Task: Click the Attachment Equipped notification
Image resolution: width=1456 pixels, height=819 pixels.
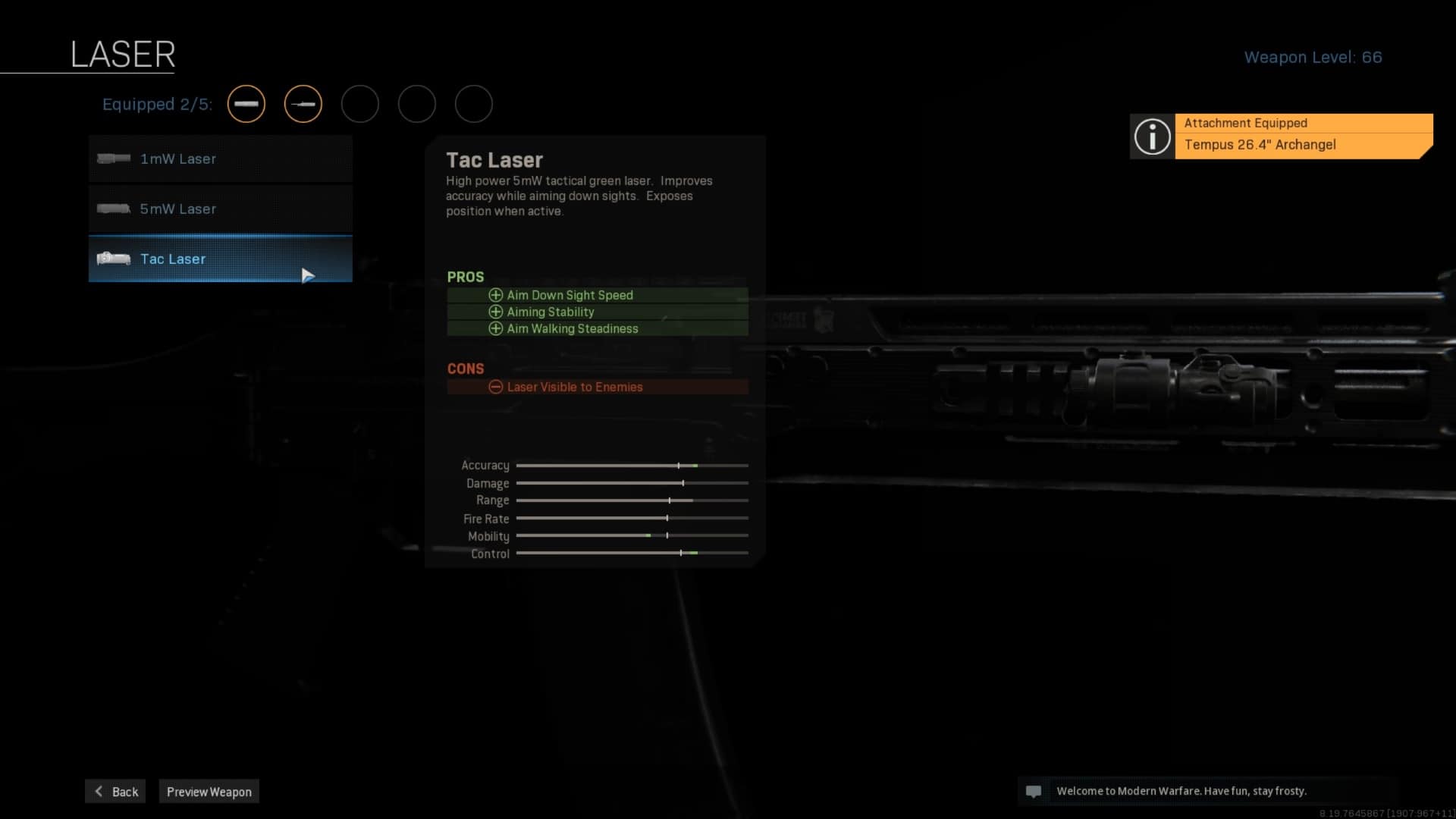Action: [x=1282, y=136]
